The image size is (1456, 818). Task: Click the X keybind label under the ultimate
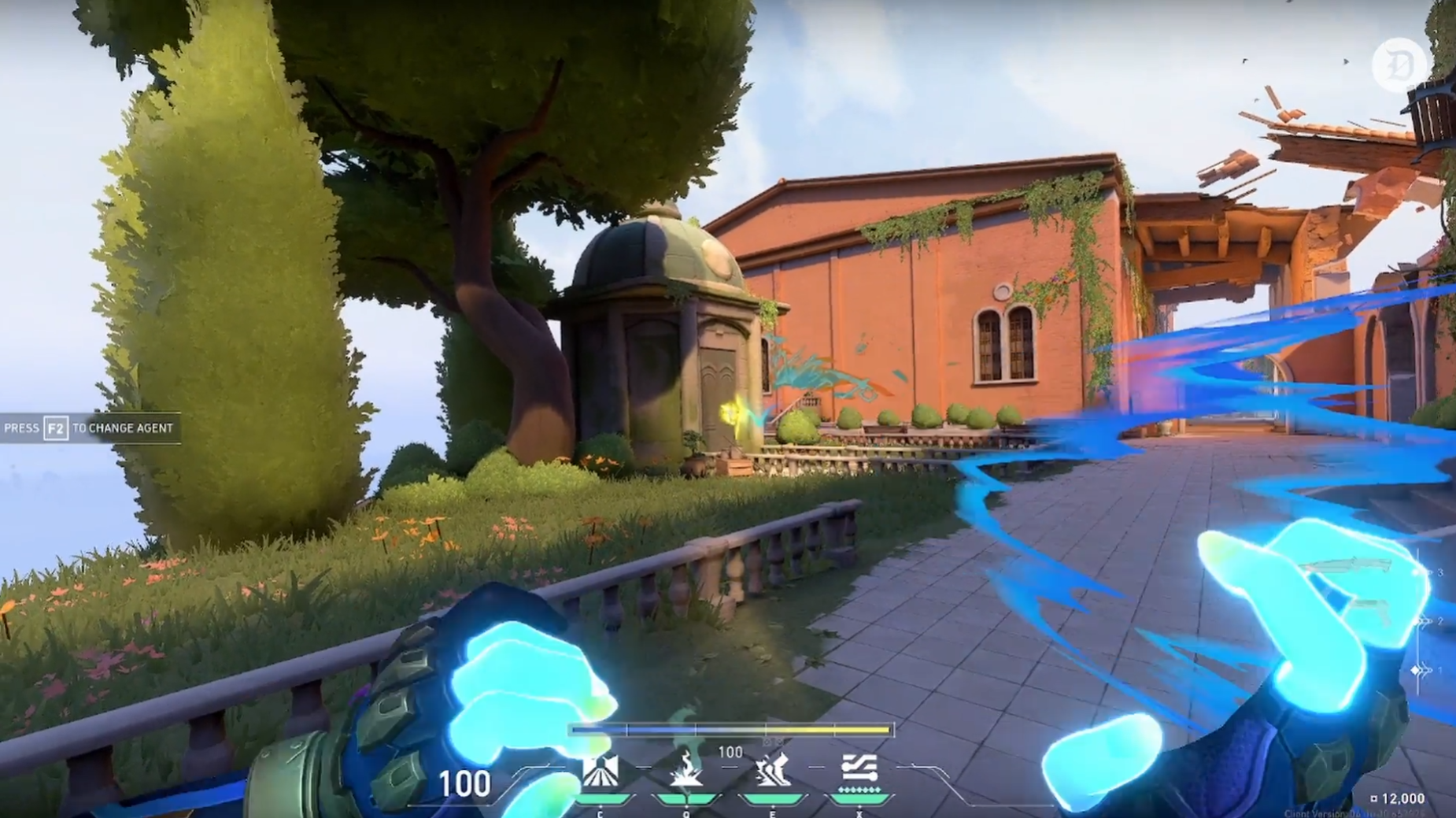click(859, 816)
